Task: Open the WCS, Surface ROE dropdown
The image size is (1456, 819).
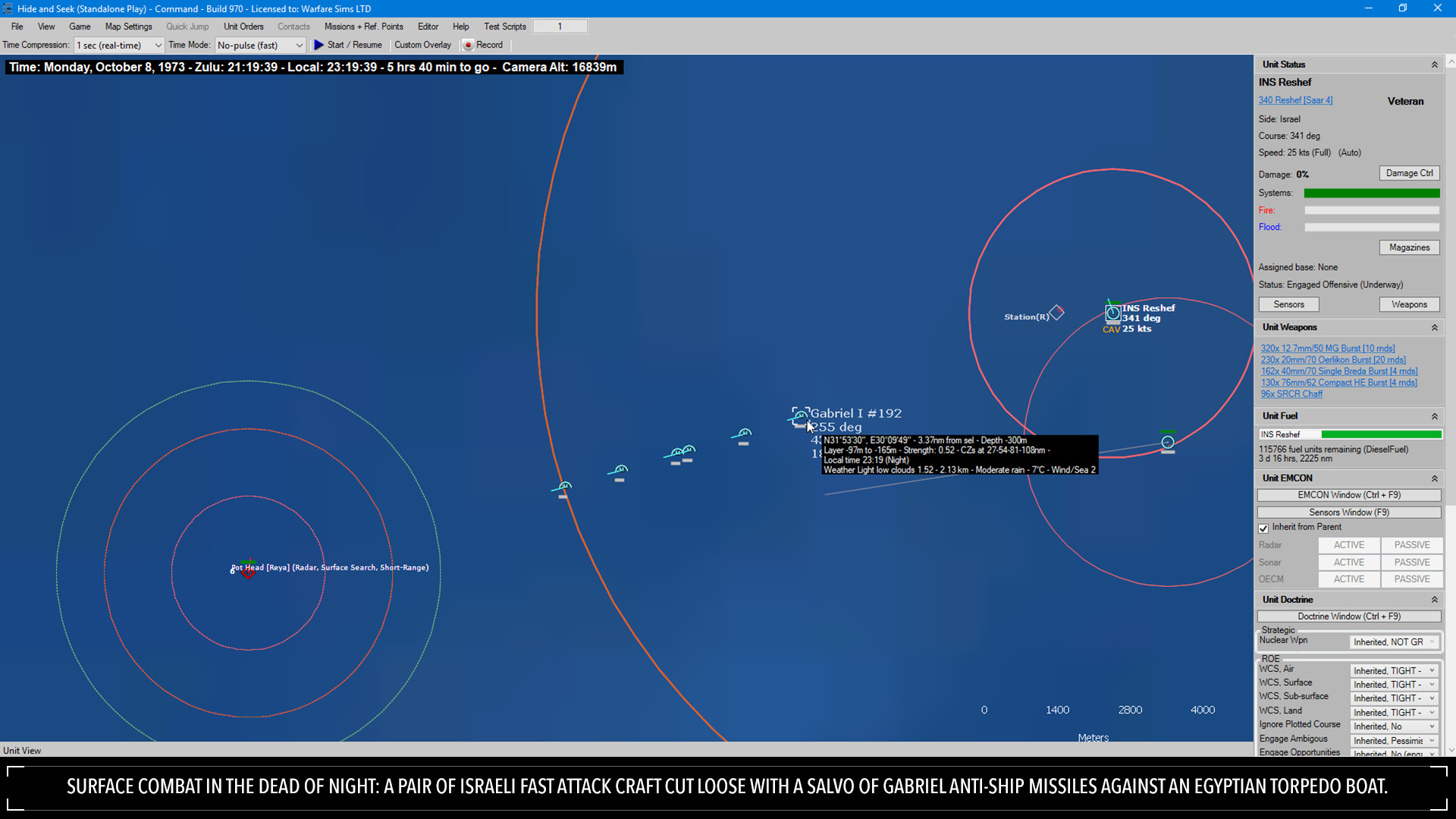Action: 1394,684
